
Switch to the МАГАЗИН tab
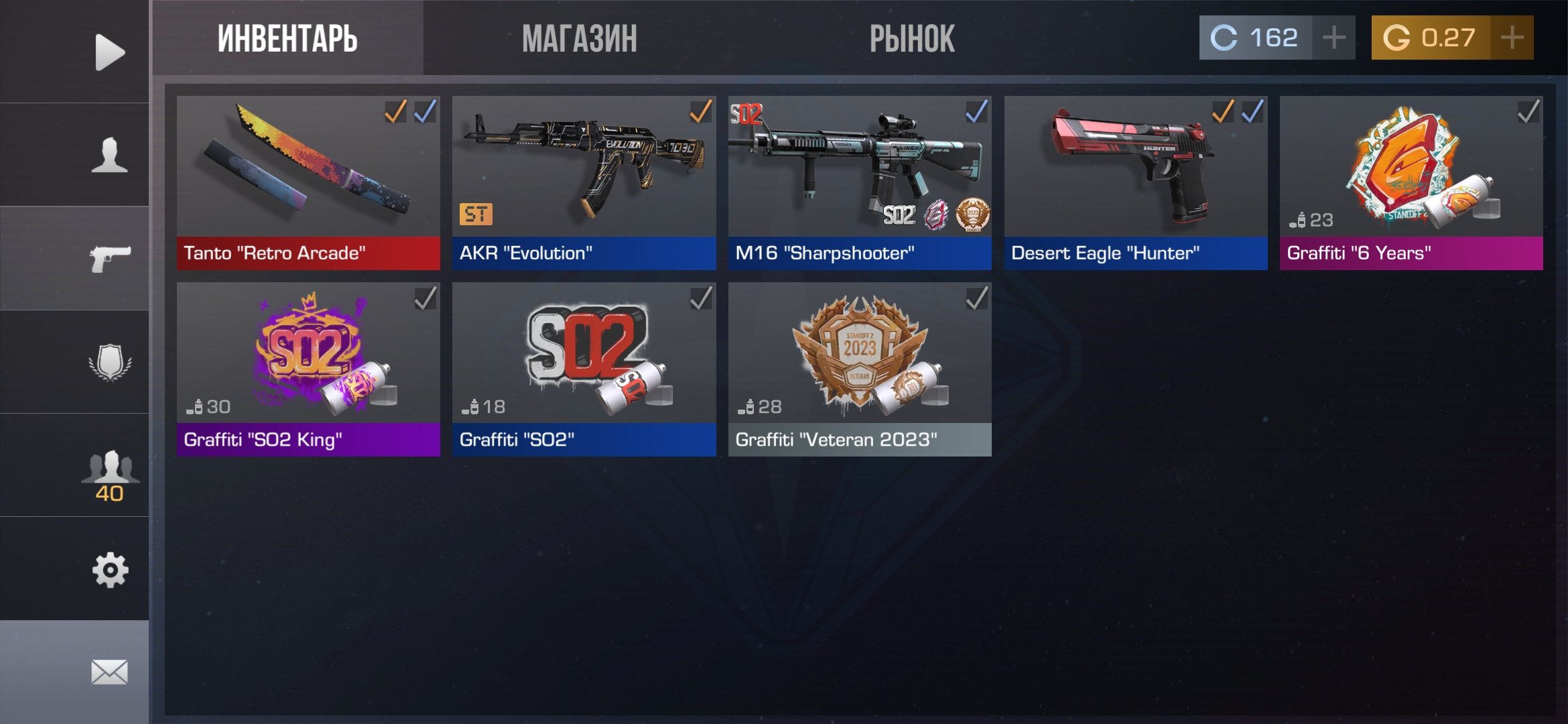coord(579,39)
